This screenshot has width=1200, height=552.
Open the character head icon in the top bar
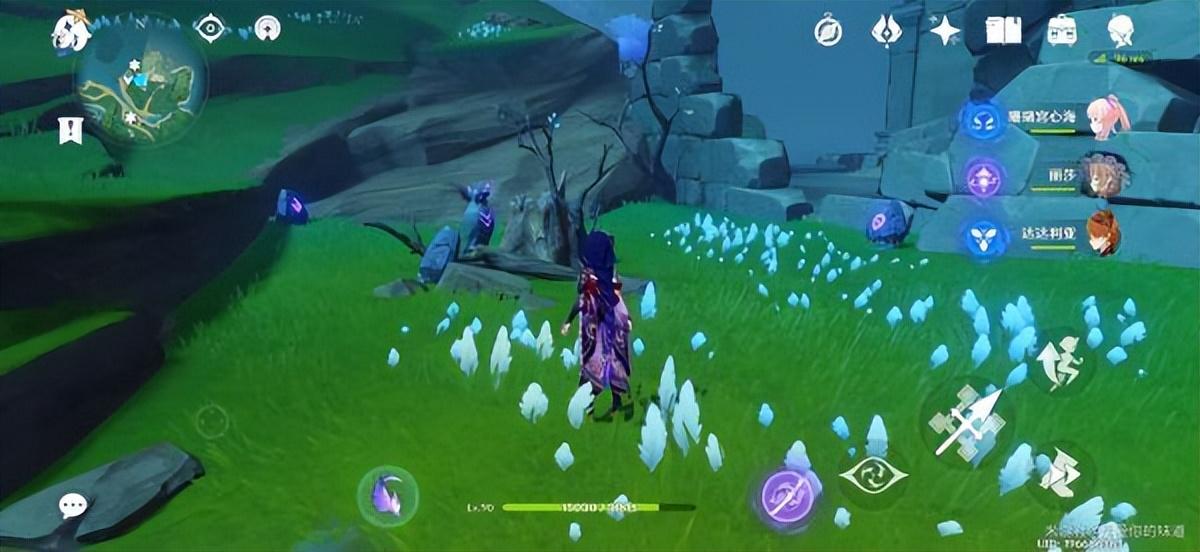click(1120, 31)
